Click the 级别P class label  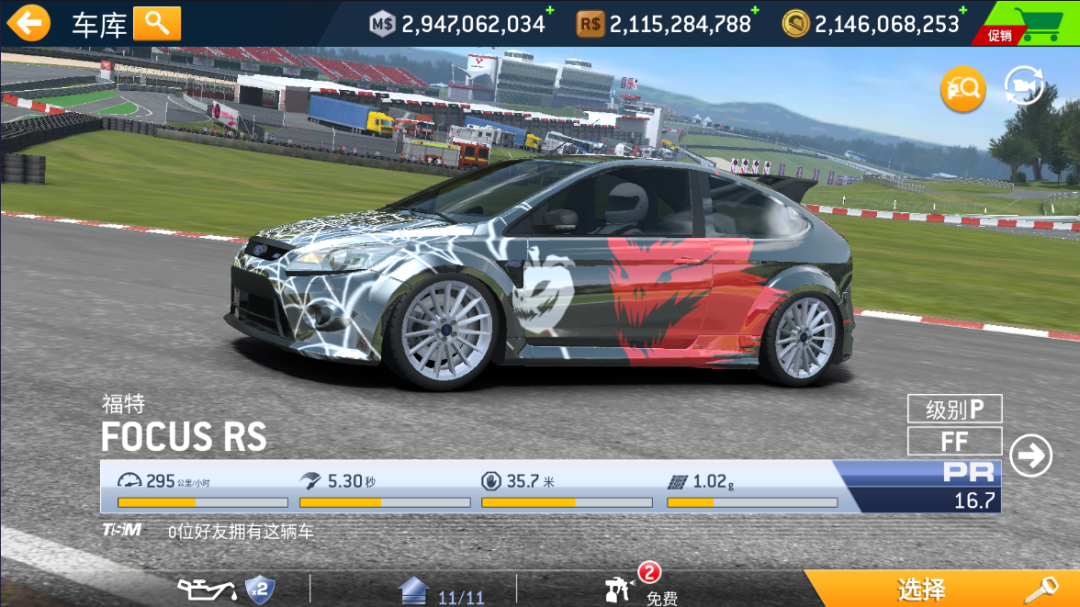coord(954,409)
